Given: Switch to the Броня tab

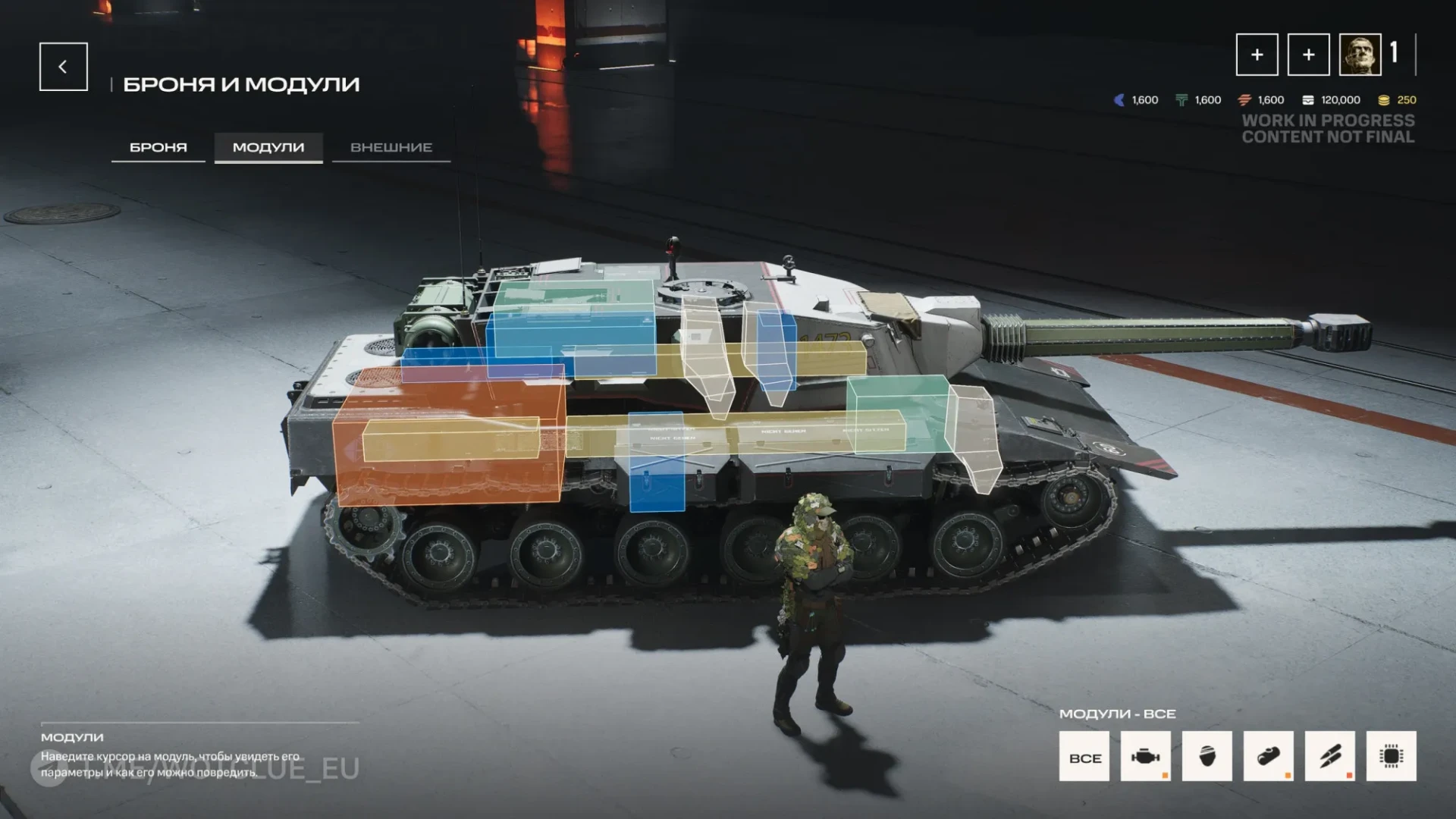Looking at the screenshot, I should 158,147.
